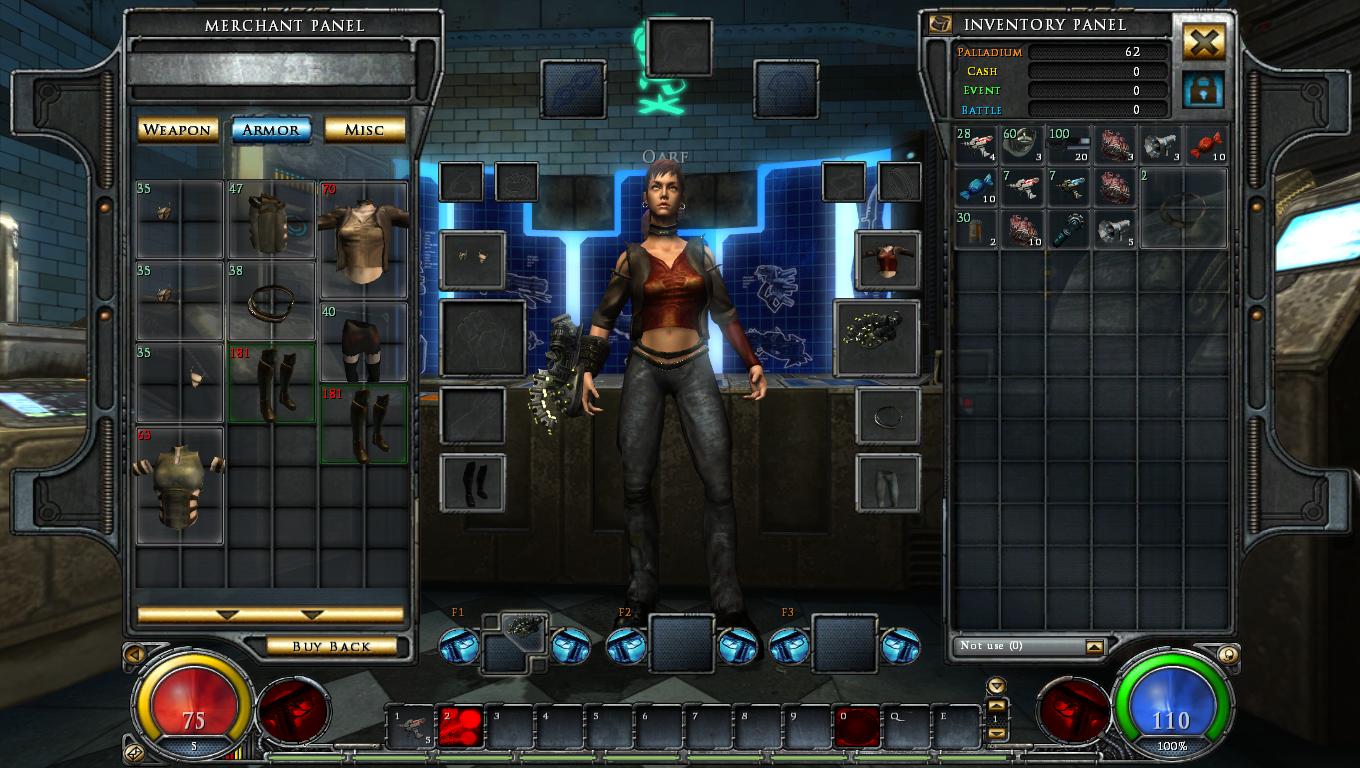The width and height of the screenshot is (1360, 768).
Task: Click the equipped spiked gun weapon slot
Action: pyautogui.click(x=877, y=338)
